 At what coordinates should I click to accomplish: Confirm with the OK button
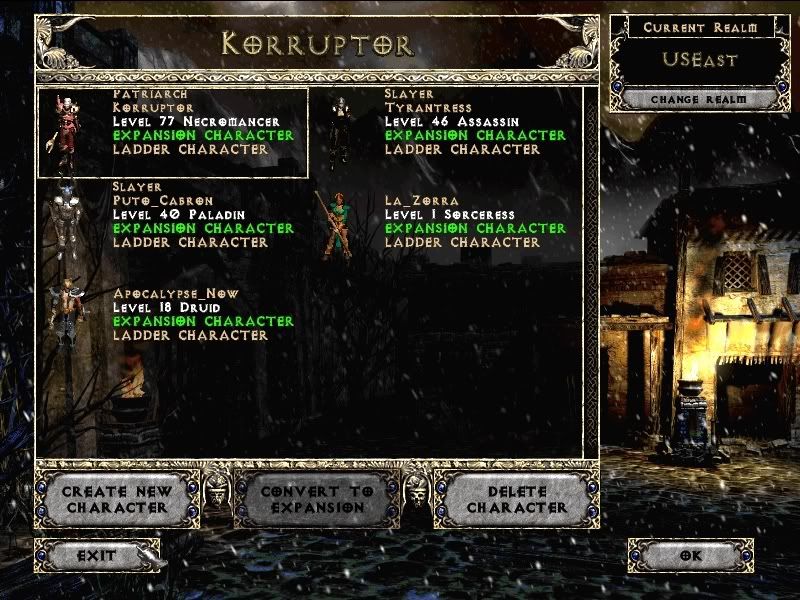(690, 556)
